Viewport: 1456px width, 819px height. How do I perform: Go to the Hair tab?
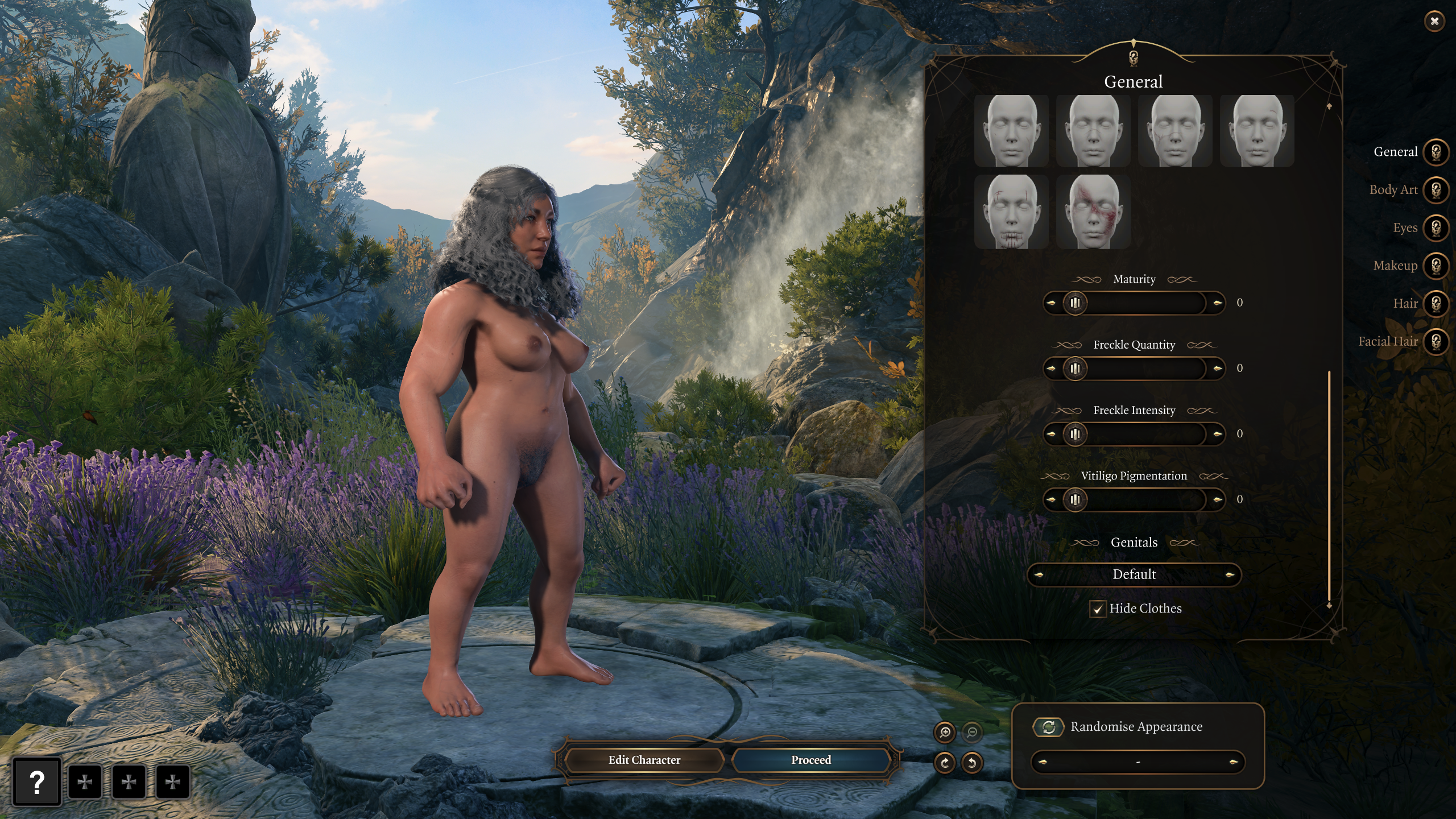pyautogui.click(x=1436, y=304)
